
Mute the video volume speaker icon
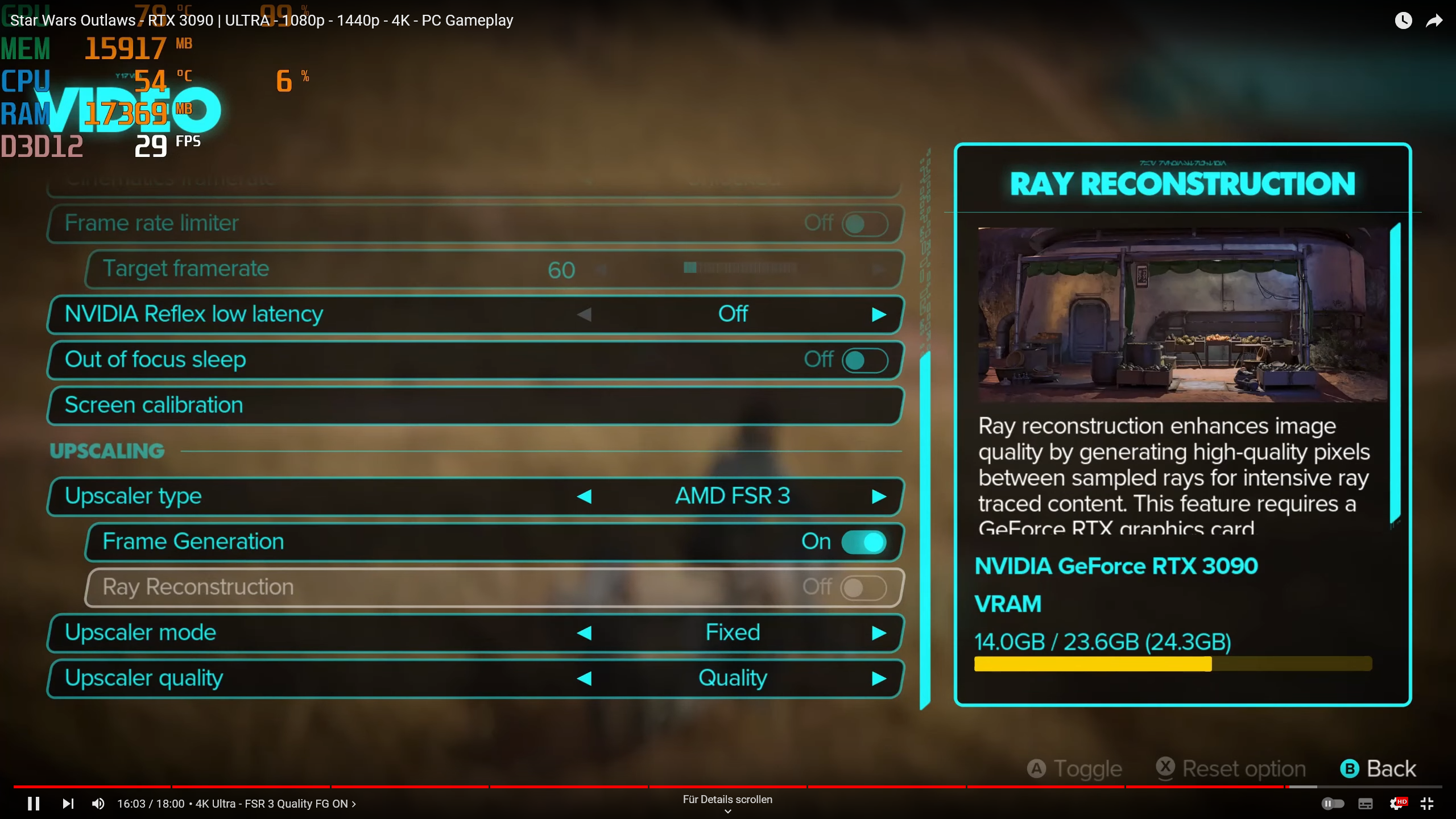[98, 803]
